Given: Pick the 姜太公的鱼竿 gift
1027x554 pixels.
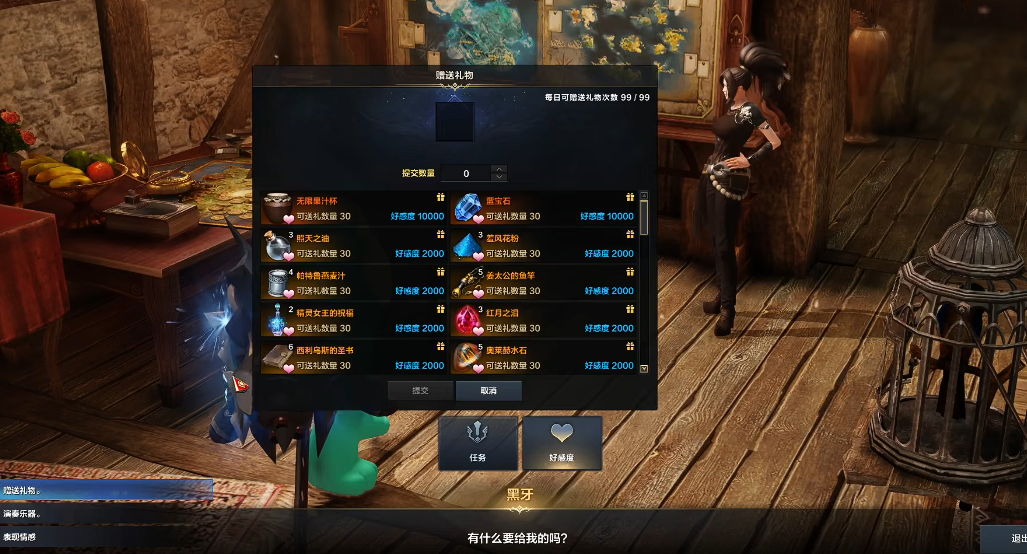Looking at the screenshot, I should (543, 283).
